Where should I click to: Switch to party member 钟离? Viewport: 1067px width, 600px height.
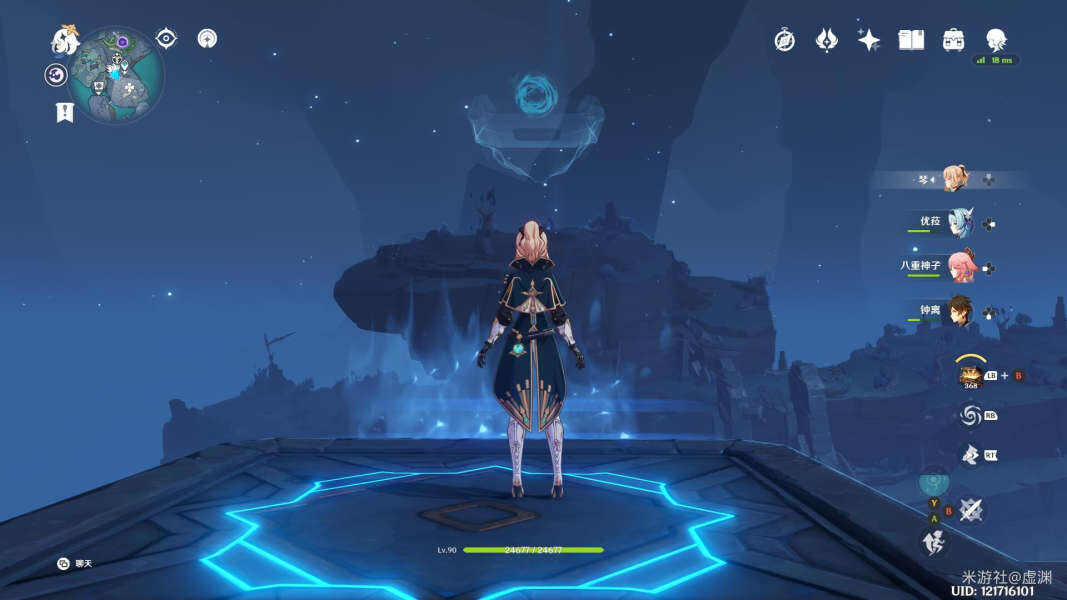pos(960,310)
